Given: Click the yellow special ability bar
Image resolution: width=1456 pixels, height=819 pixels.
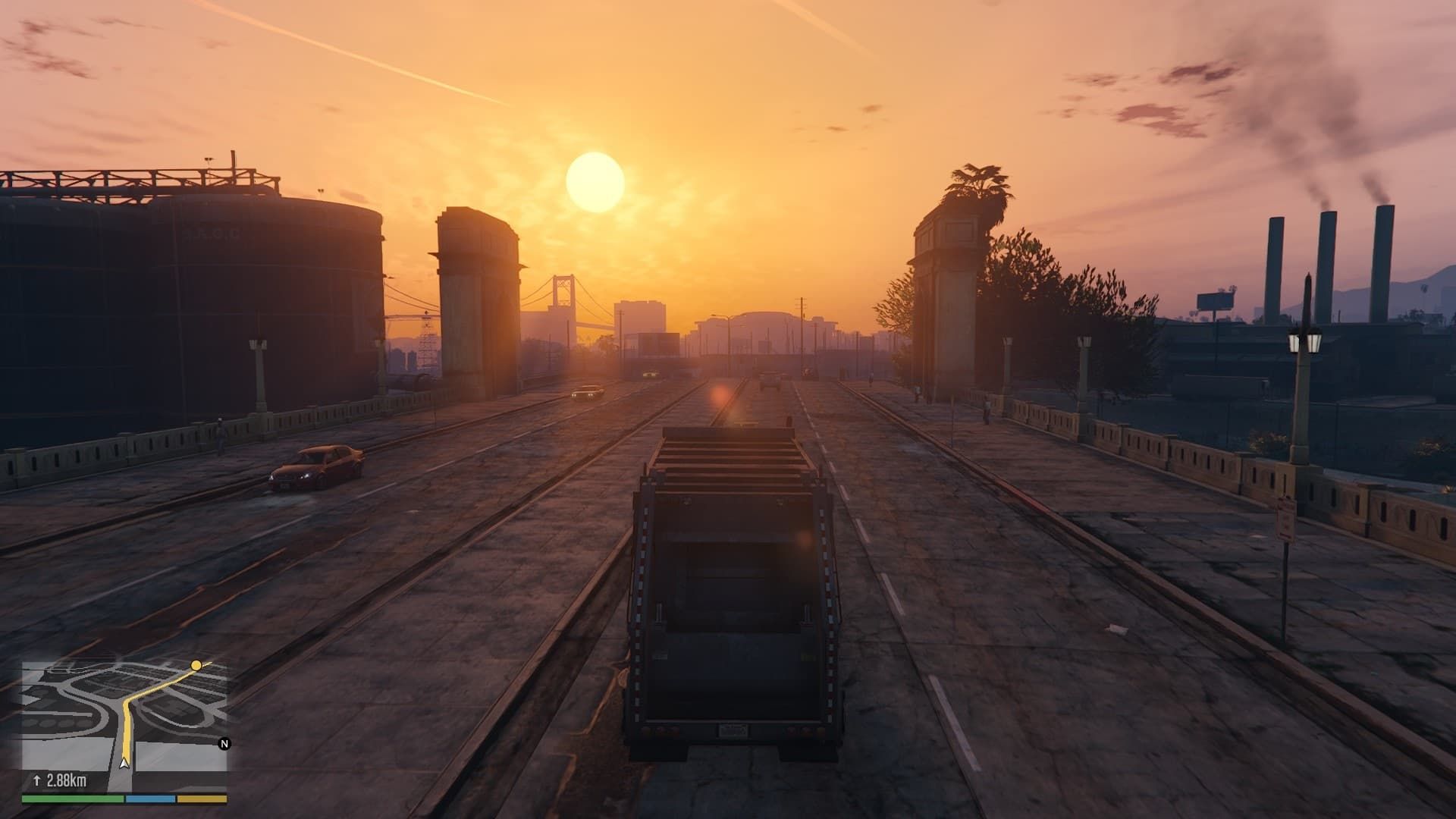Looking at the screenshot, I should pos(202,799).
